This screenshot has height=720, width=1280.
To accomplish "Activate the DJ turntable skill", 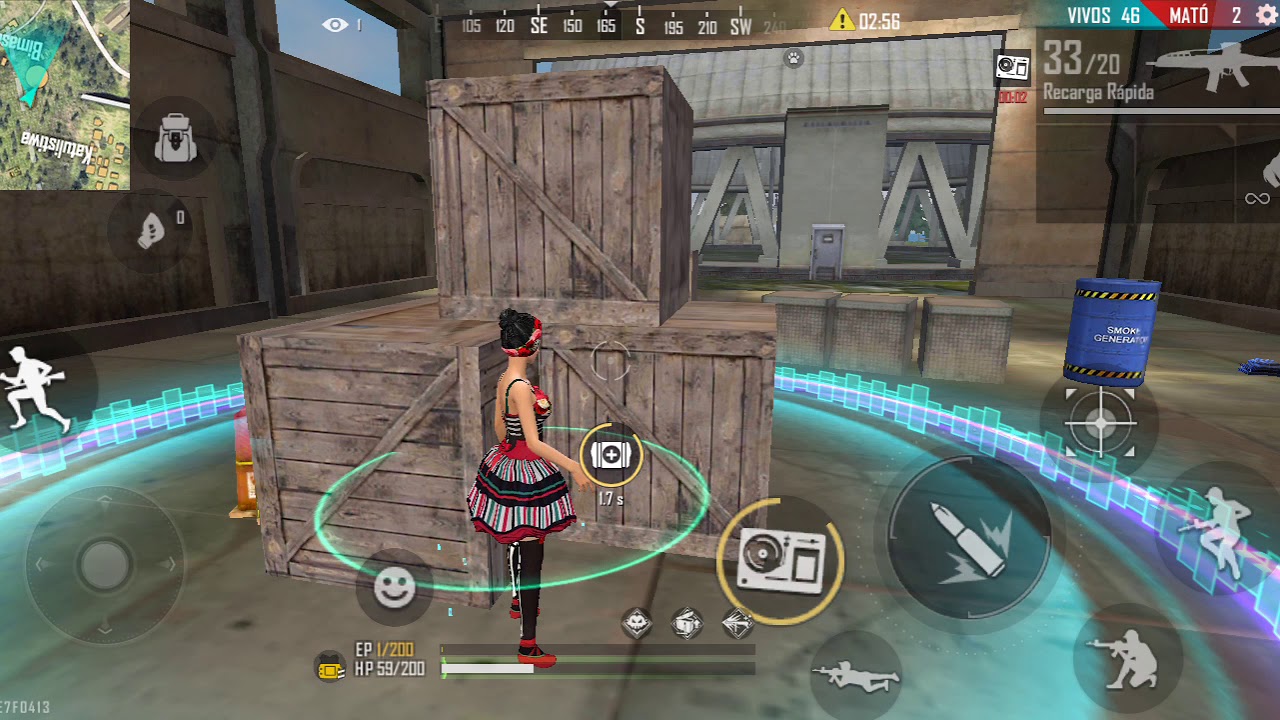I will click(x=781, y=561).
